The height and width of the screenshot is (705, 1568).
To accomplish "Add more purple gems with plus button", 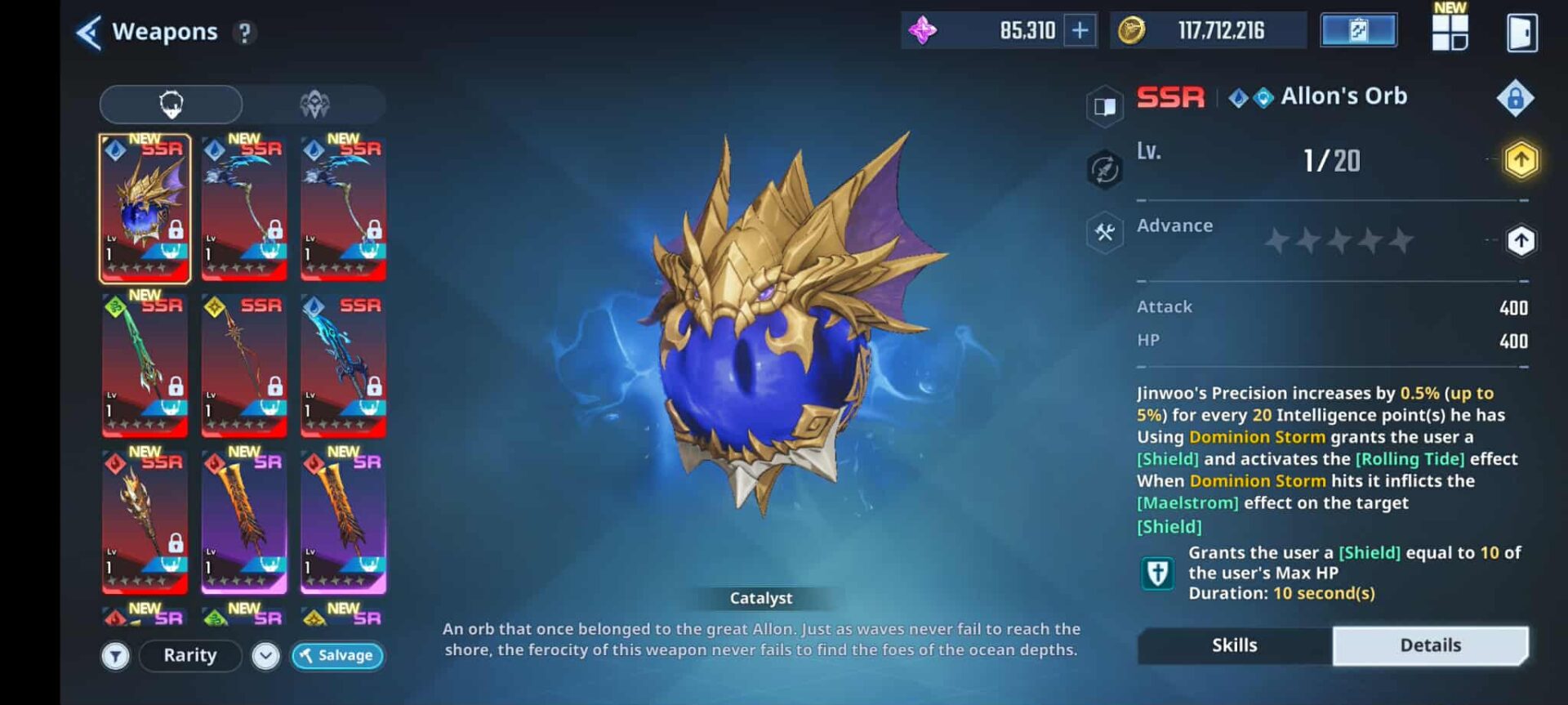I will click(1080, 31).
